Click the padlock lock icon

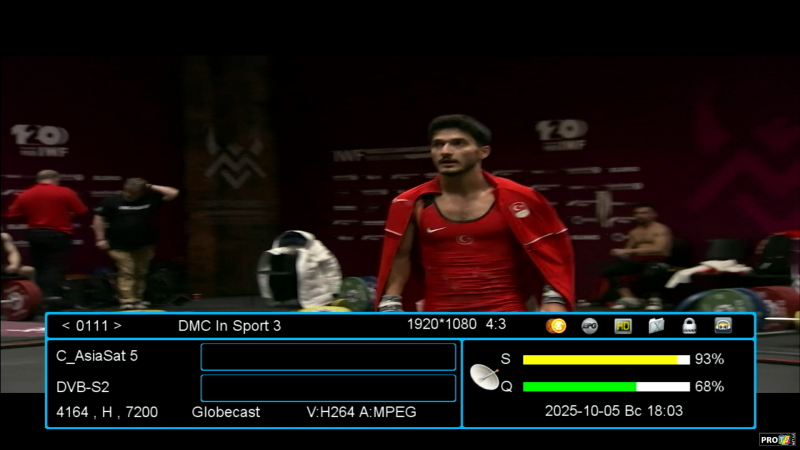(x=689, y=326)
